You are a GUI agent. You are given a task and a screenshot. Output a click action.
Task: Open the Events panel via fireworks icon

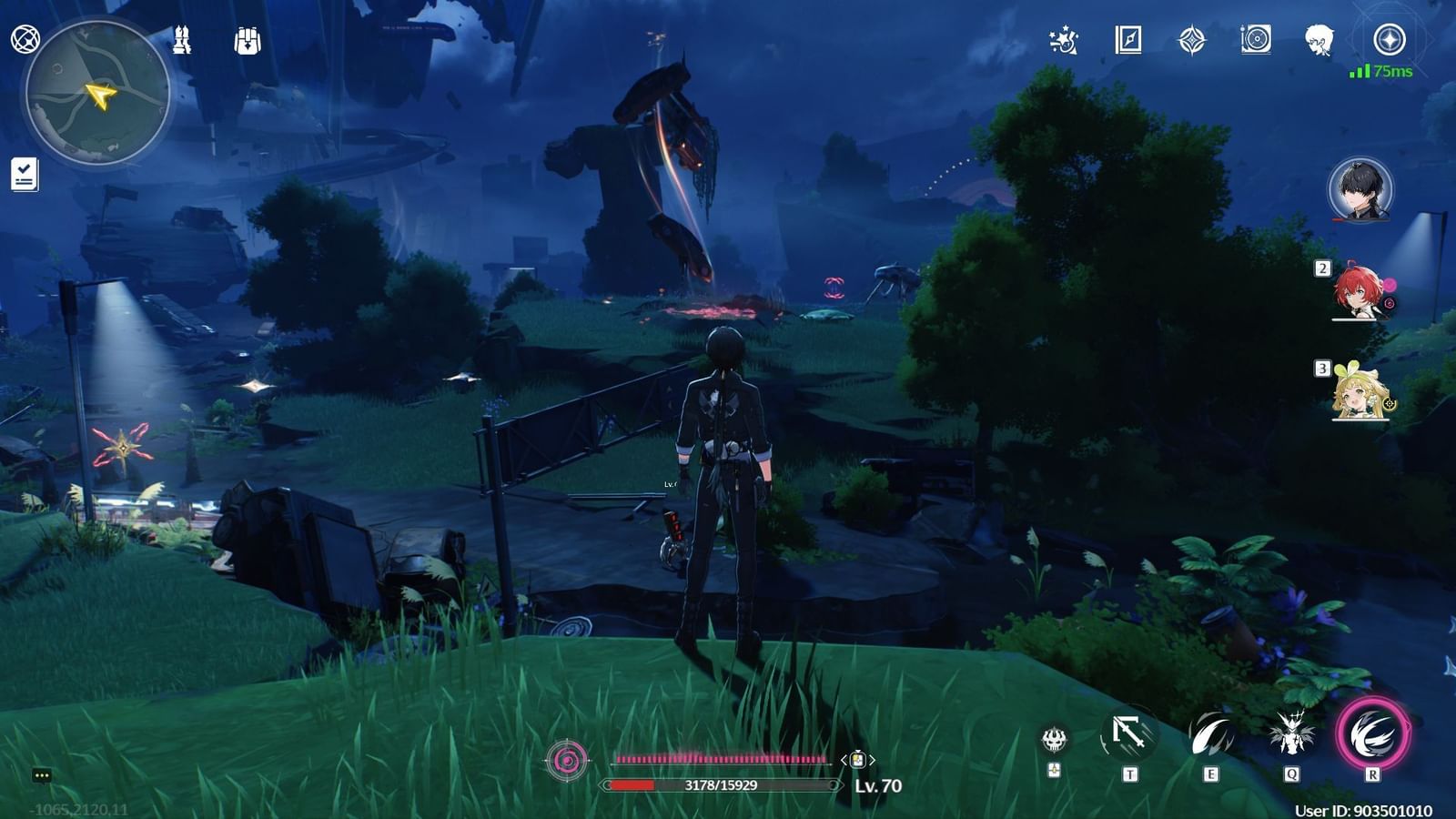coord(1065,39)
